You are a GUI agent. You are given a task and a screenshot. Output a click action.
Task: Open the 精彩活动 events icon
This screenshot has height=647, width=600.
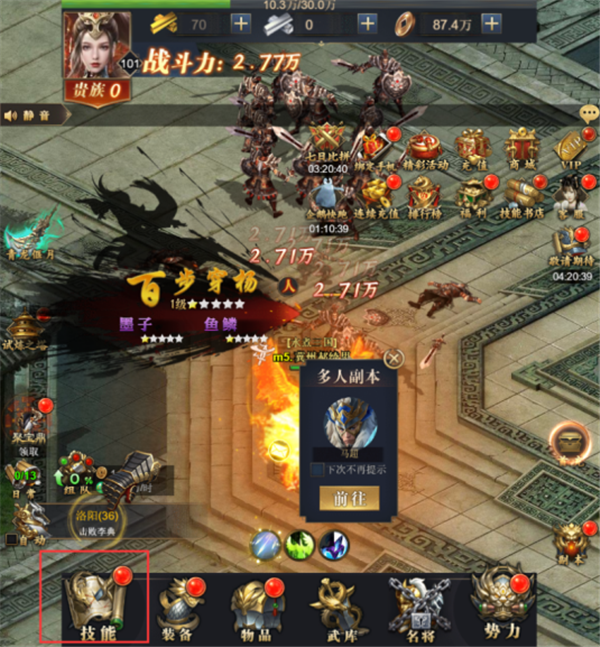[424, 147]
